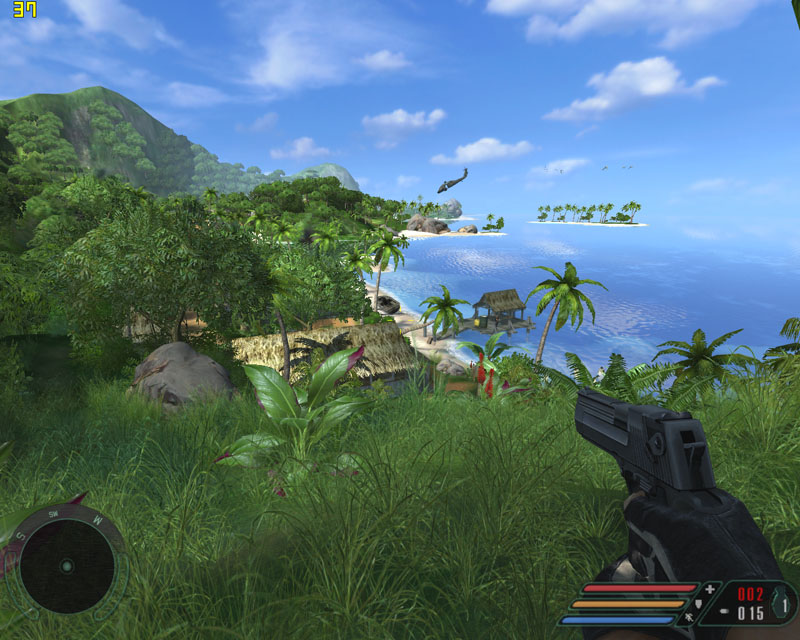800x640 pixels.
Task: Click the armor shield icon
Action: tap(697, 603)
